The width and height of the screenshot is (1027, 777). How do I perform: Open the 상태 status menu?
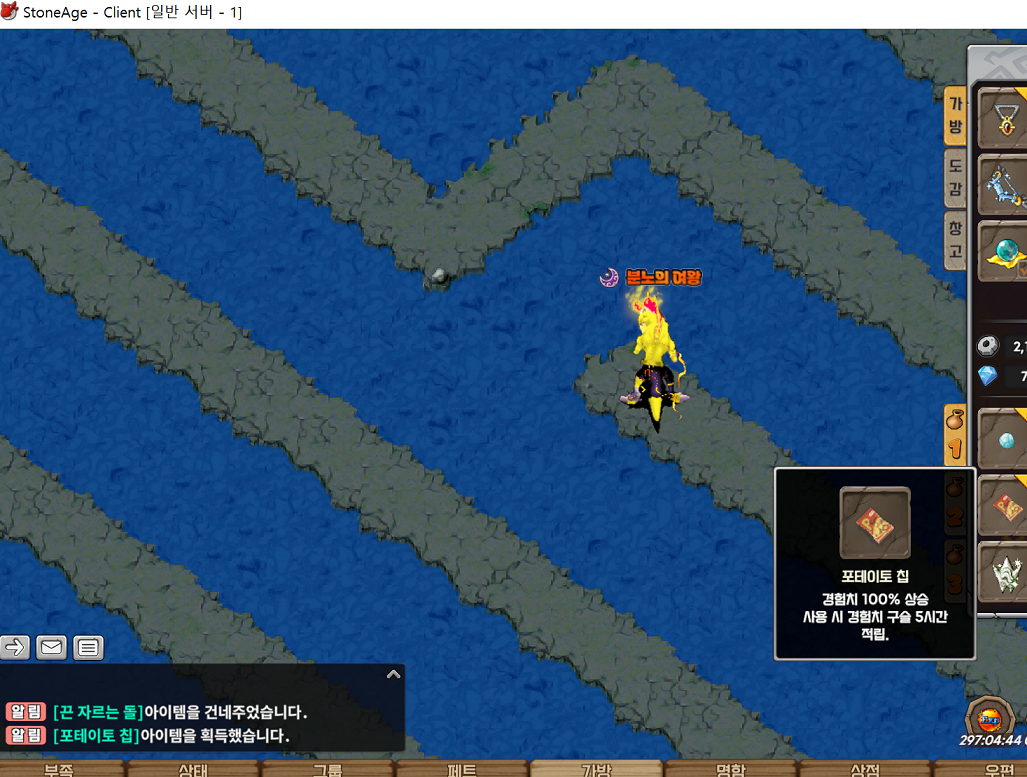tap(193, 769)
